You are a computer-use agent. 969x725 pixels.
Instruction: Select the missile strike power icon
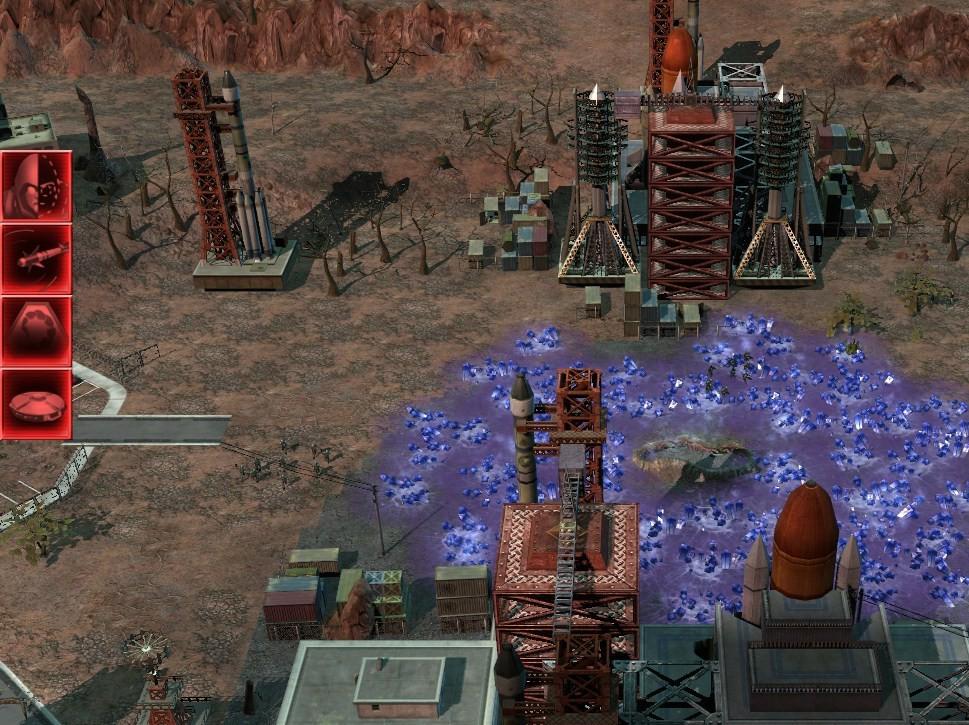[x=36, y=259]
